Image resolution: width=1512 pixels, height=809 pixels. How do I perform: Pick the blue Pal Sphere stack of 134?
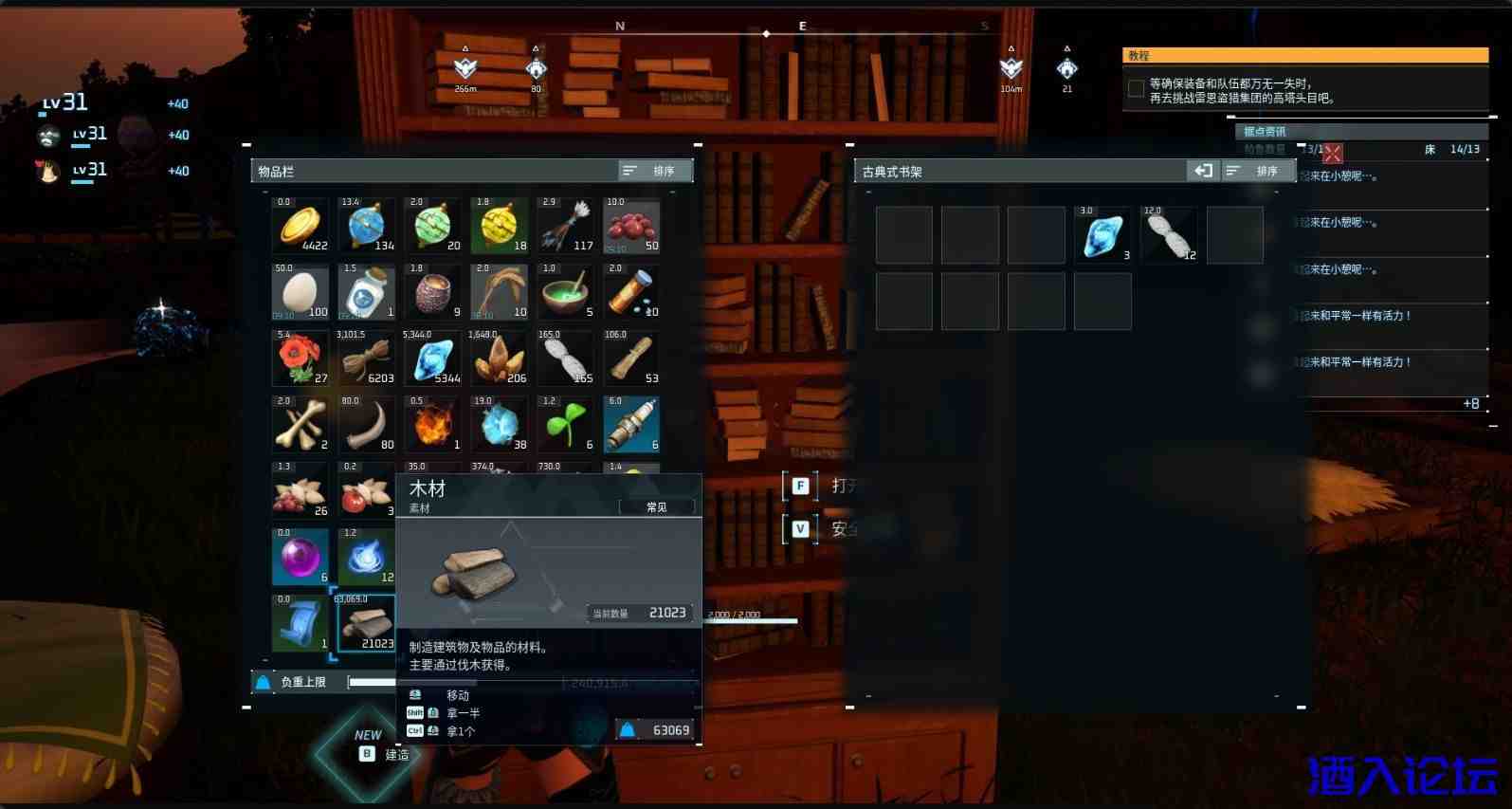(367, 227)
